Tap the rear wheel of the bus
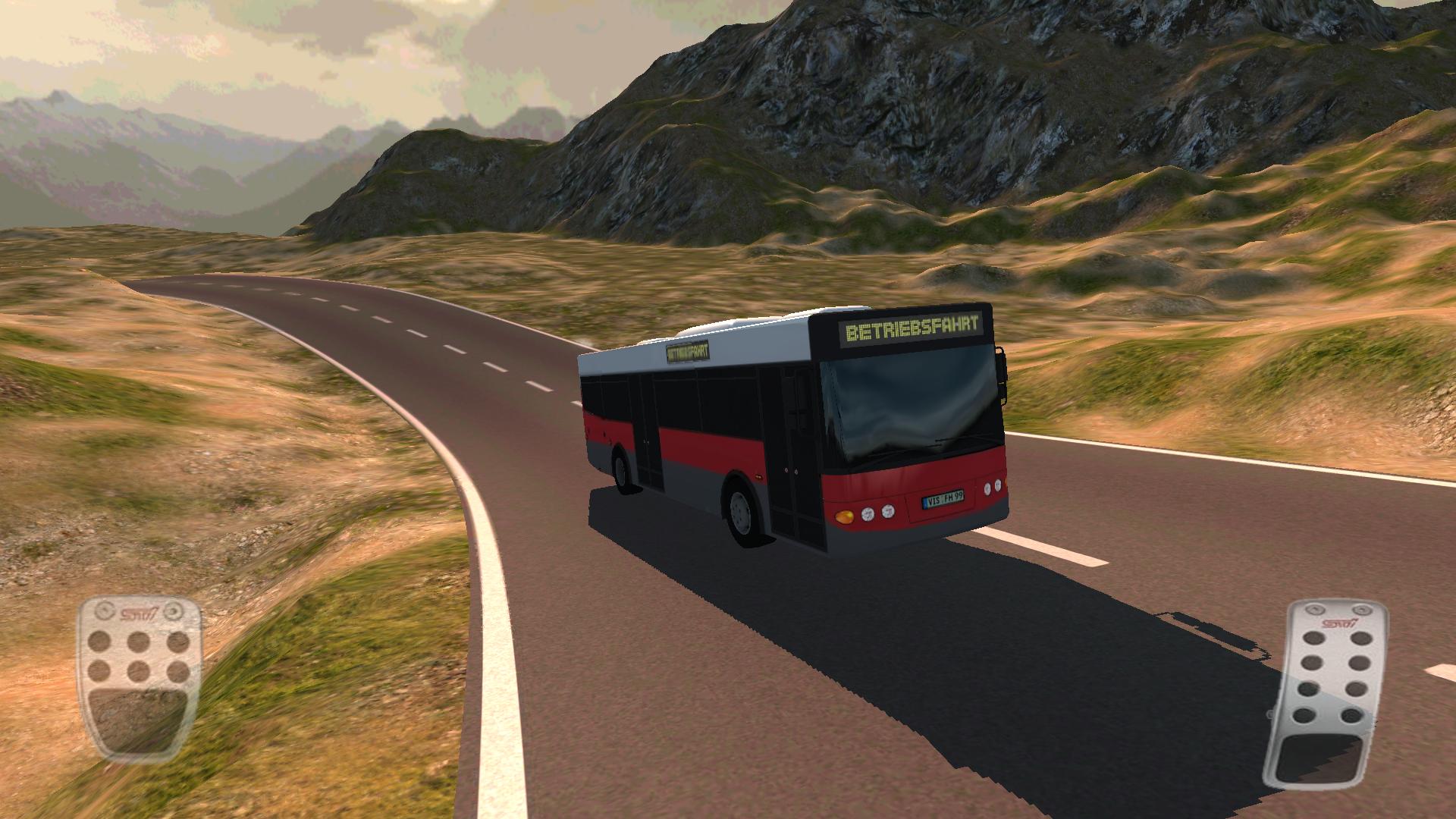This screenshot has width=1456, height=819. point(620,472)
